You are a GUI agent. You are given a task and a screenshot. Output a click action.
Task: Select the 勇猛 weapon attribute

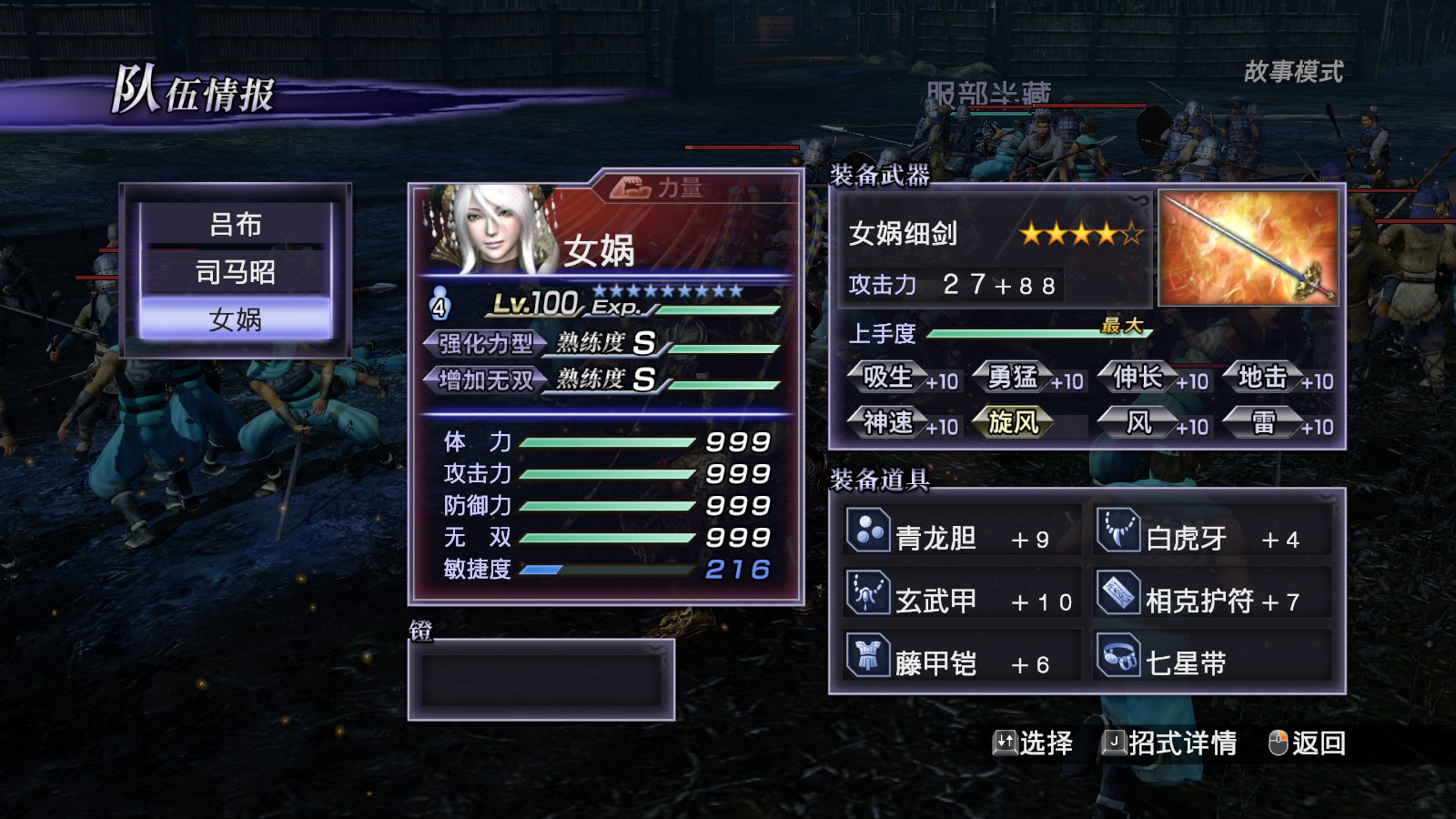(1026, 378)
